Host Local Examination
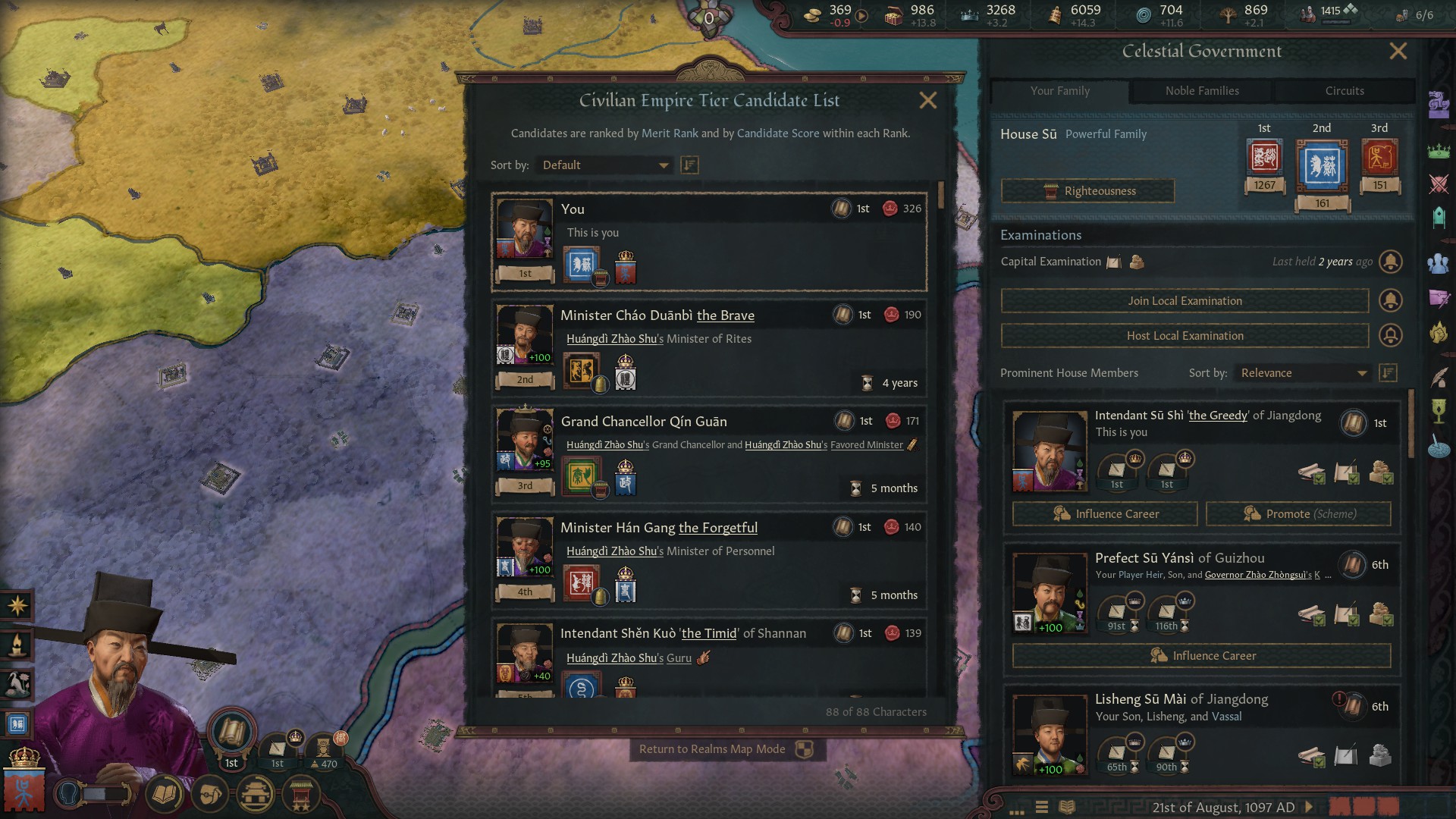The width and height of the screenshot is (1456, 819). coord(1184,336)
